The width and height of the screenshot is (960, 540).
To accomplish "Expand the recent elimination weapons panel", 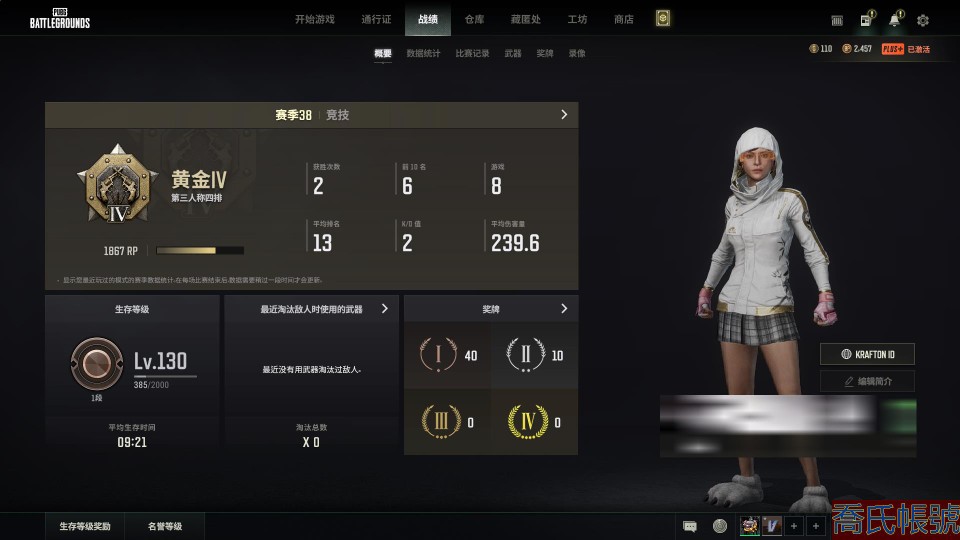I will [x=385, y=309].
